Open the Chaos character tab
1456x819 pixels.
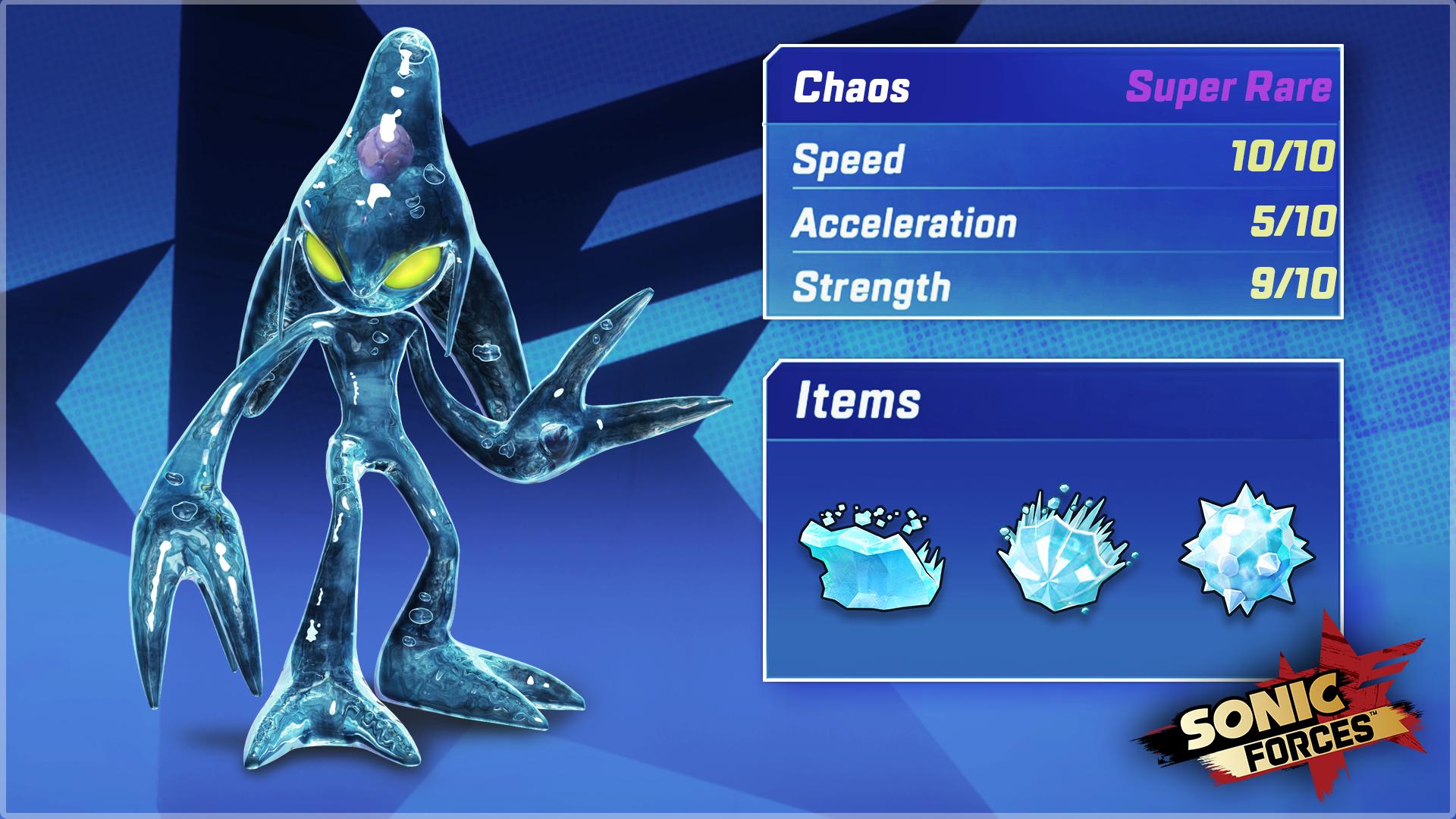pyautogui.click(x=849, y=89)
